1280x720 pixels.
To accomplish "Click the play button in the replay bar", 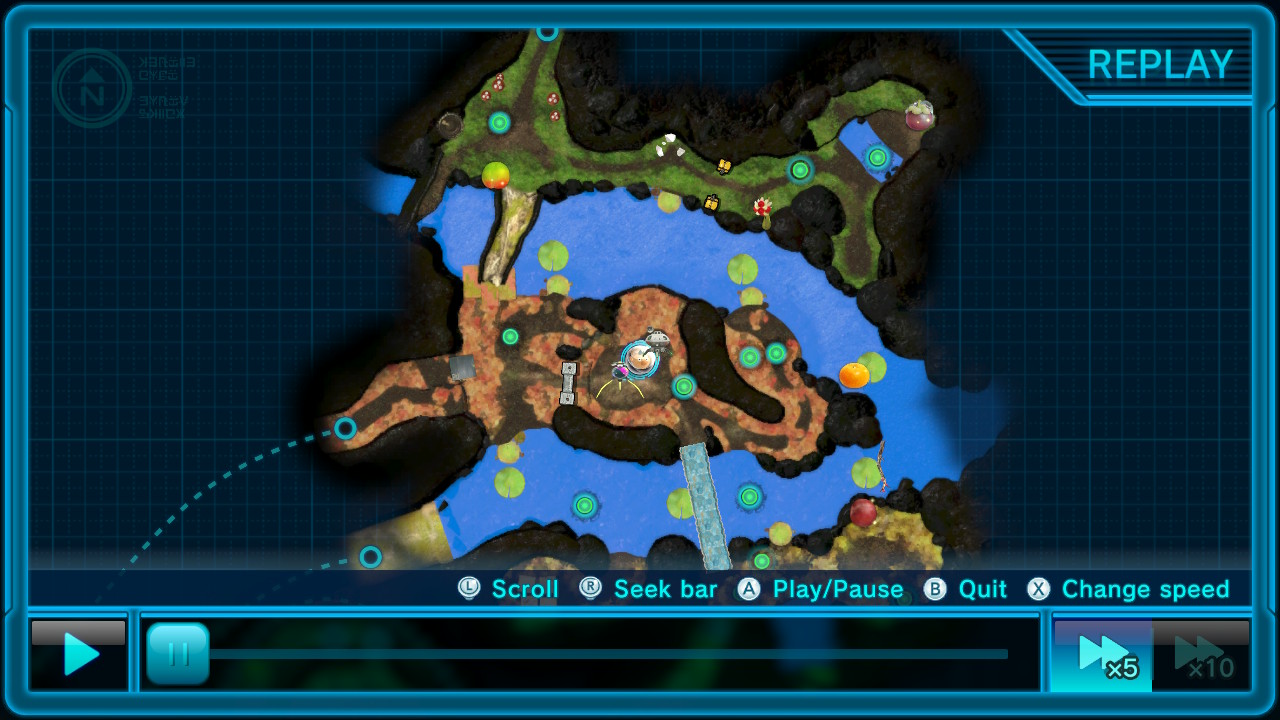I will (79, 655).
